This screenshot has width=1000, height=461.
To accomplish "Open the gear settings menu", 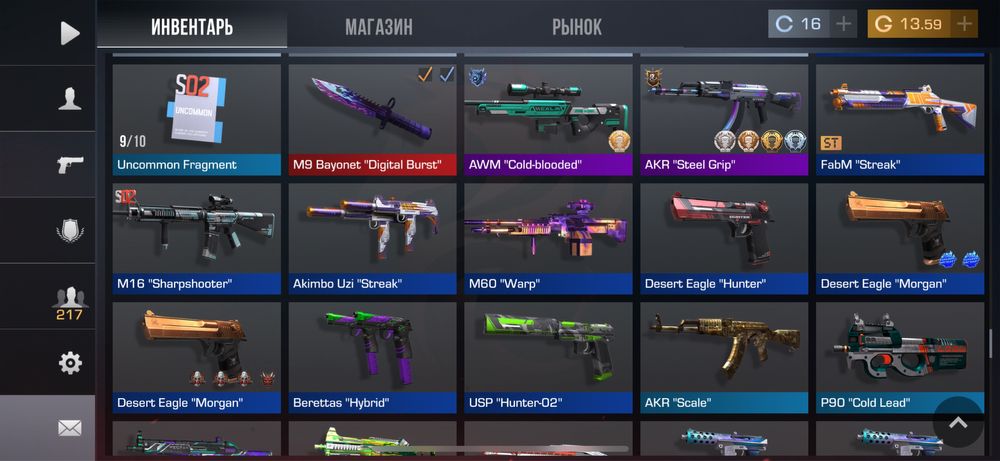I will tap(69, 363).
